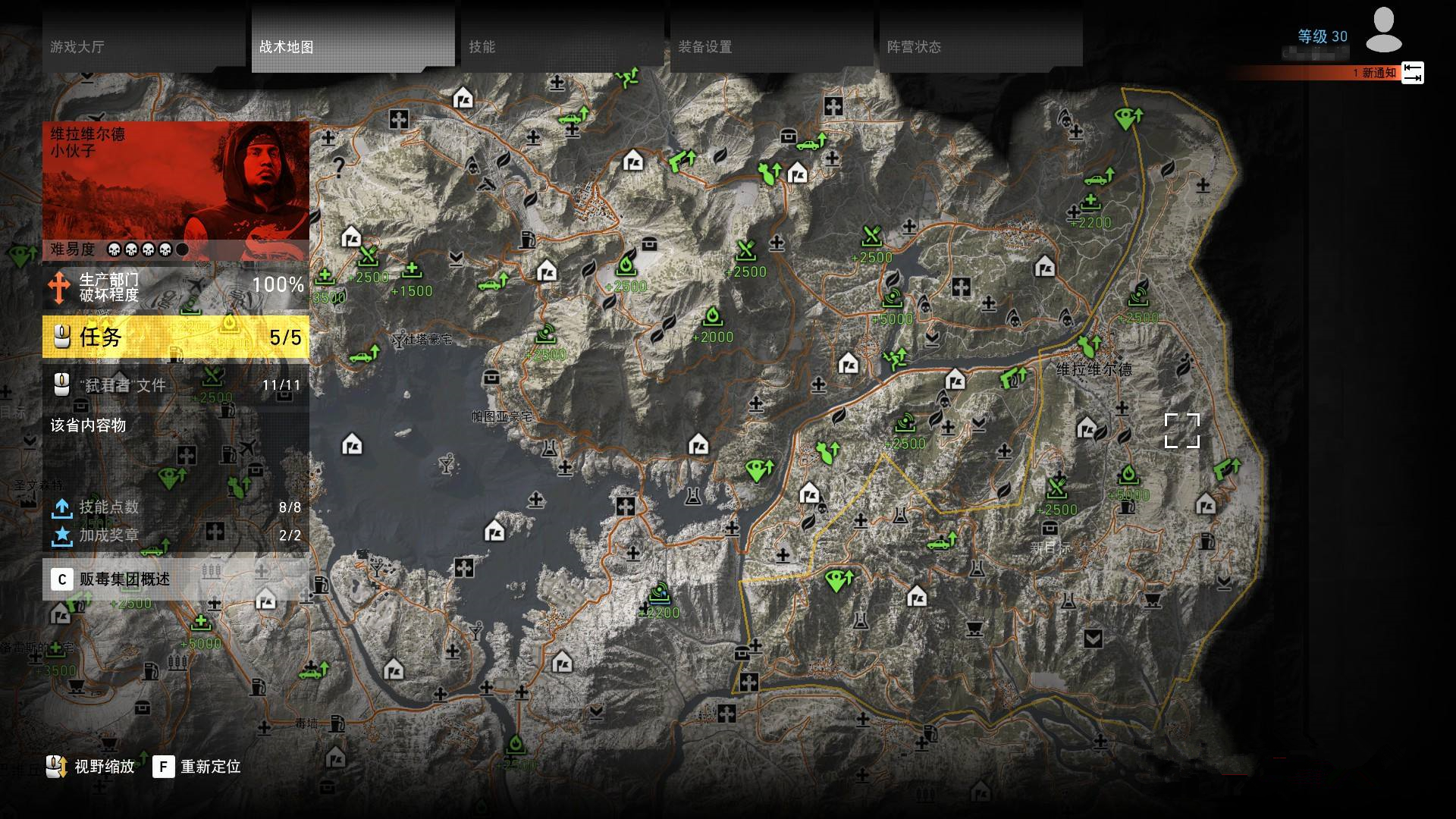Click the 维拉维尔德 boss portrait card

coord(176,180)
